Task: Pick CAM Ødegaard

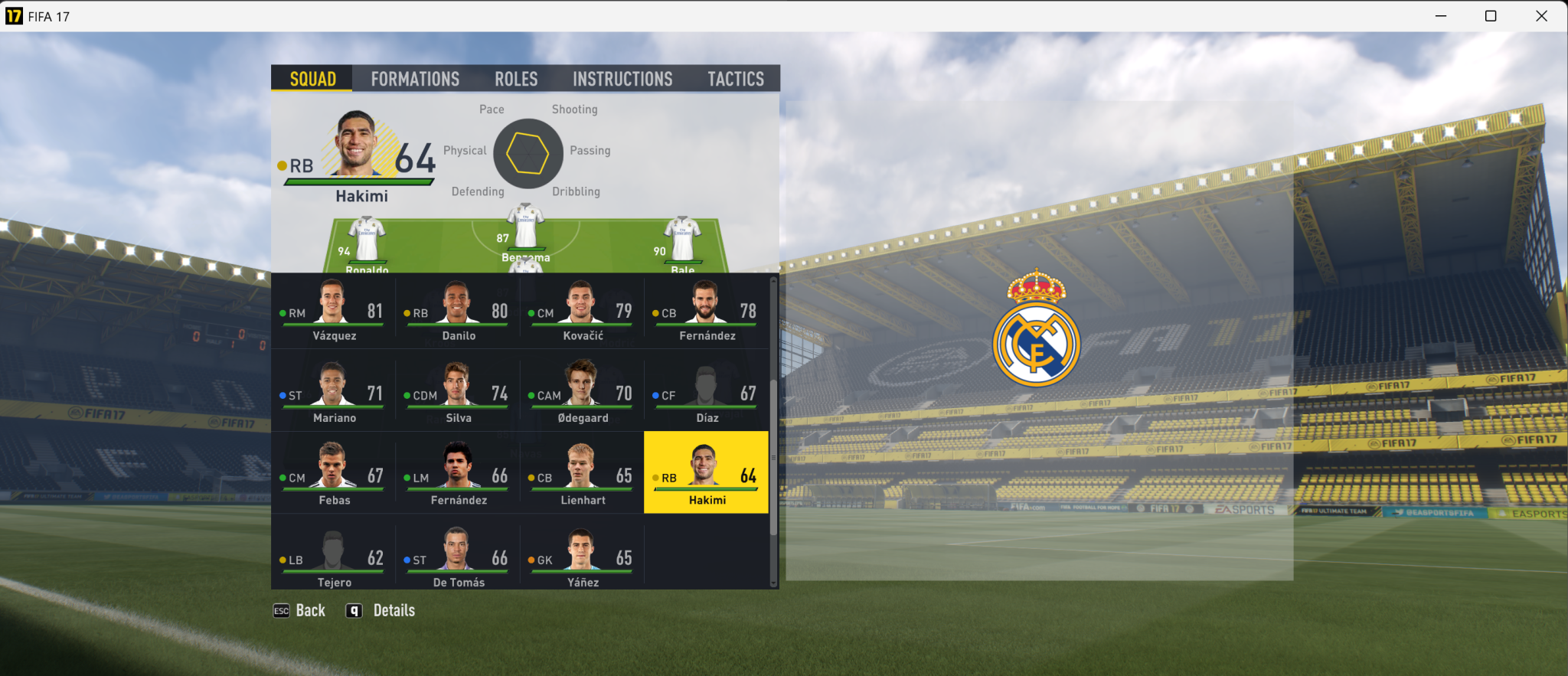Action: [582, 394]
